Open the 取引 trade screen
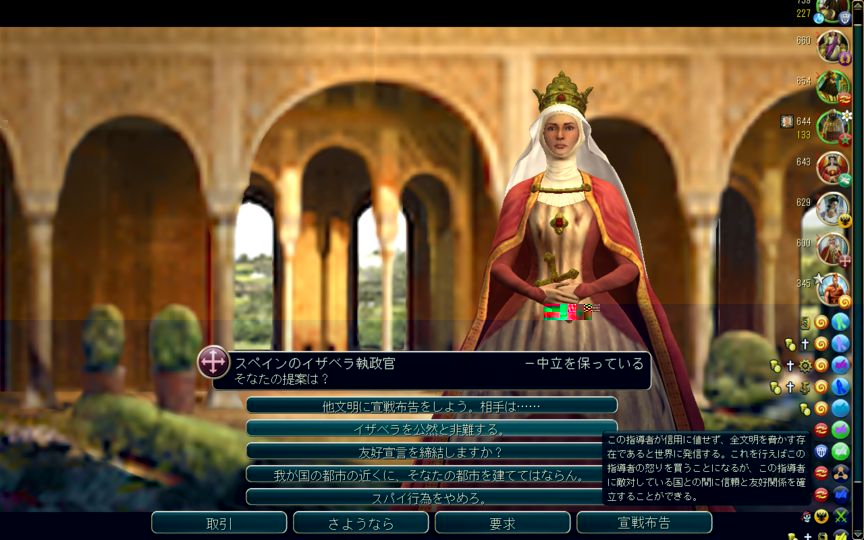 (x=219, y=523)
